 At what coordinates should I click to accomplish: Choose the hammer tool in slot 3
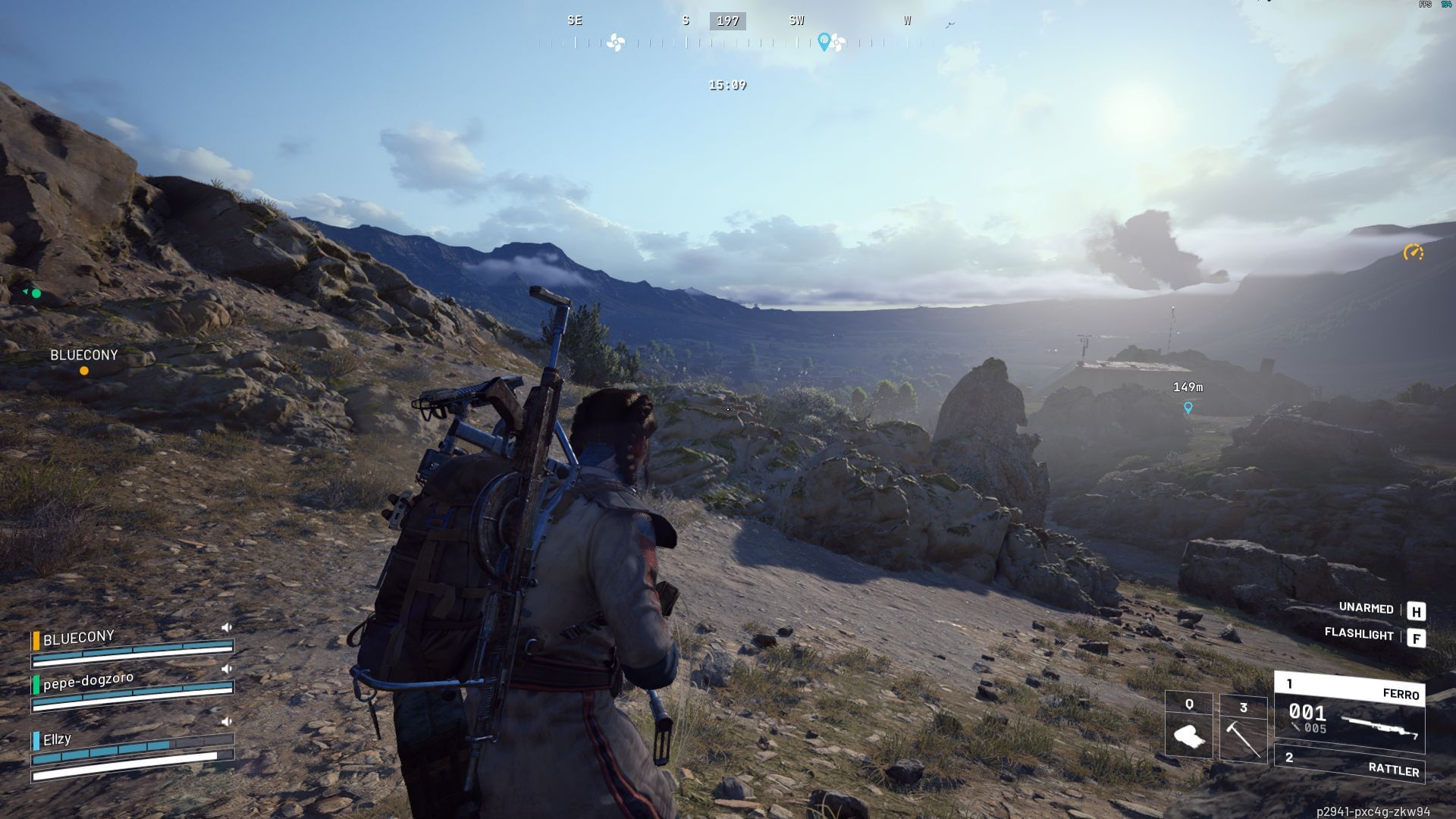click(1243, 728)
